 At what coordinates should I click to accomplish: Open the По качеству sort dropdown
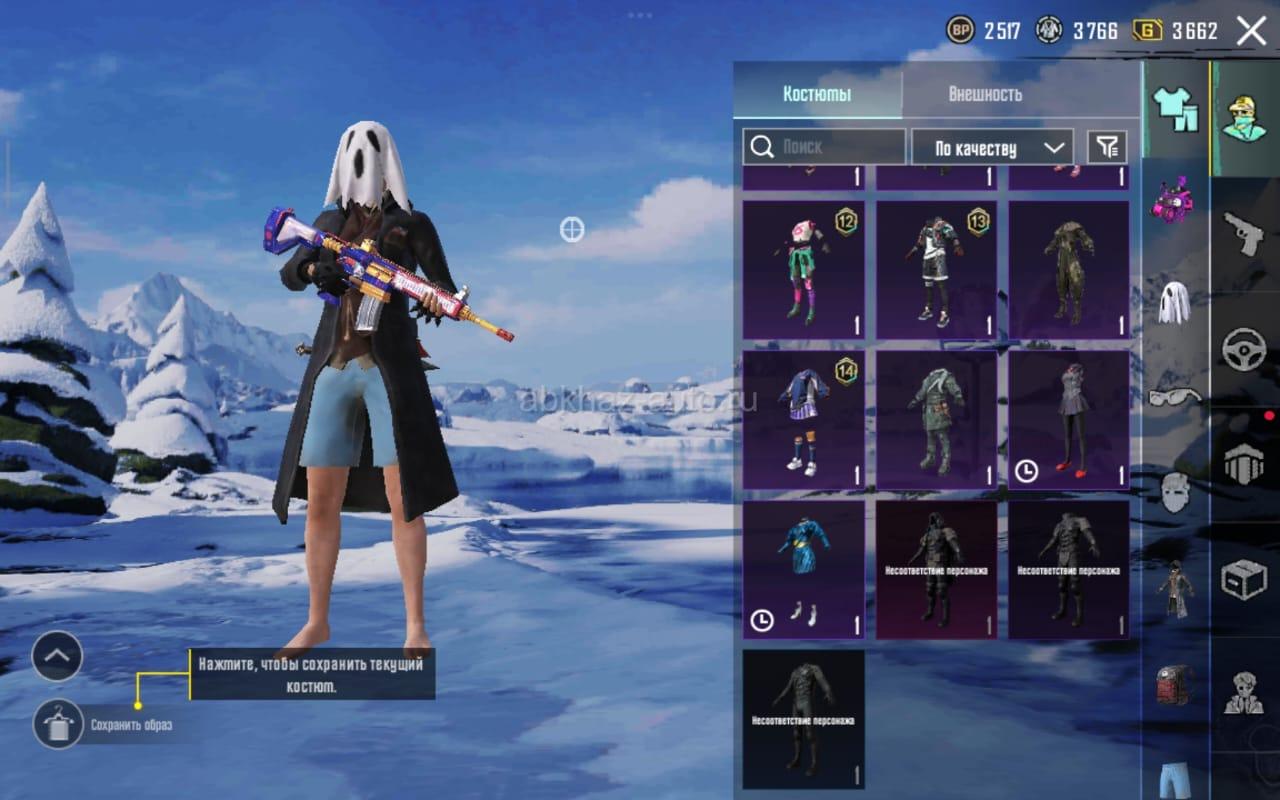(x=992, y=148)
